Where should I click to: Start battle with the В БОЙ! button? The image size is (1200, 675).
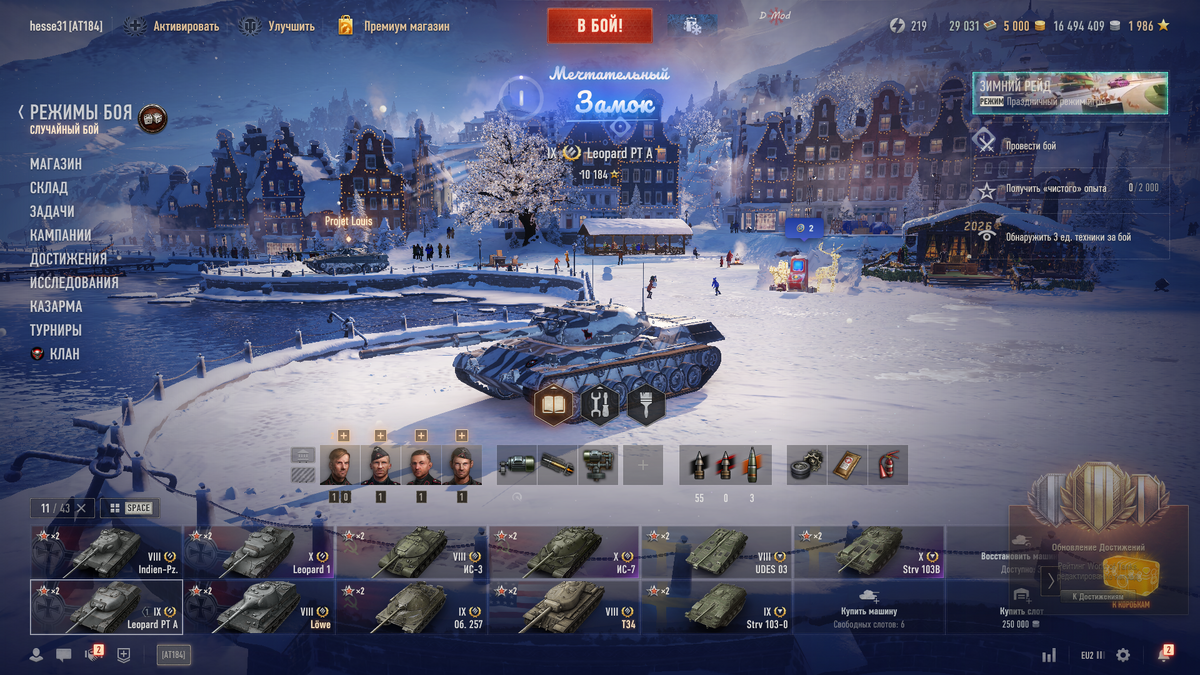tap(600, 26)
